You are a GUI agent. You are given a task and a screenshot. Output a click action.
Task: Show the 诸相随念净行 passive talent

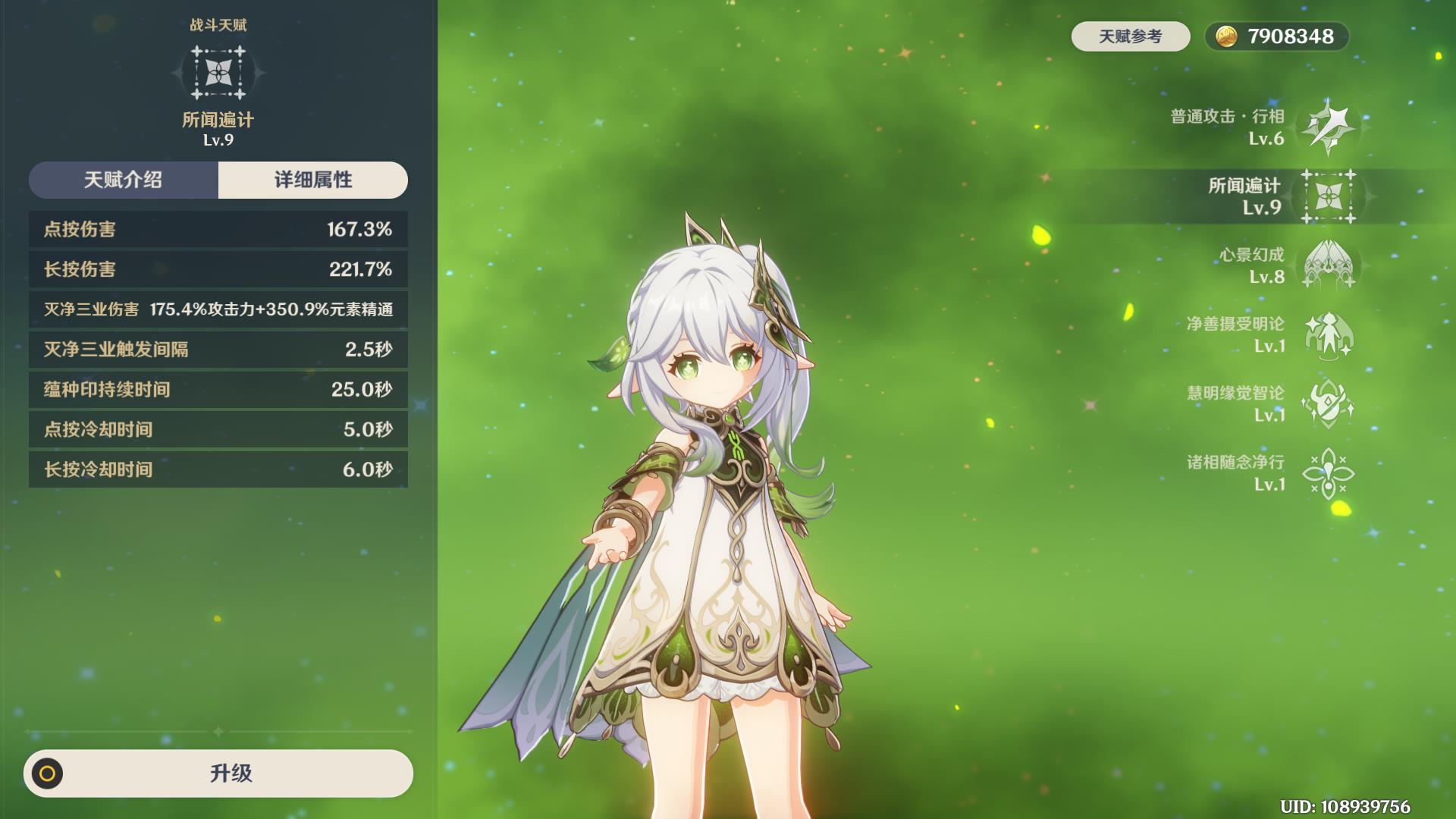(1328, 472)
